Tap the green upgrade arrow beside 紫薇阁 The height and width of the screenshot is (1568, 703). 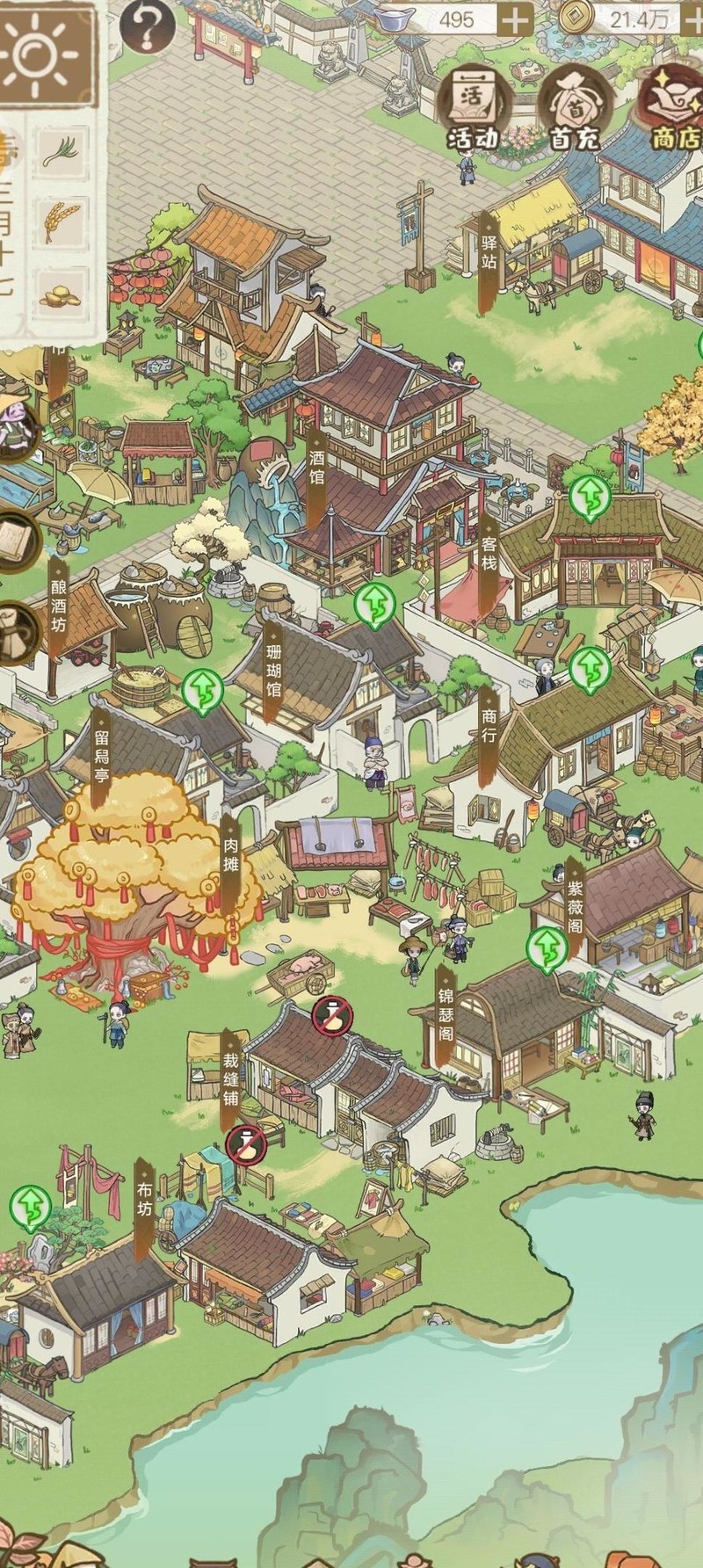coord(547,949)
